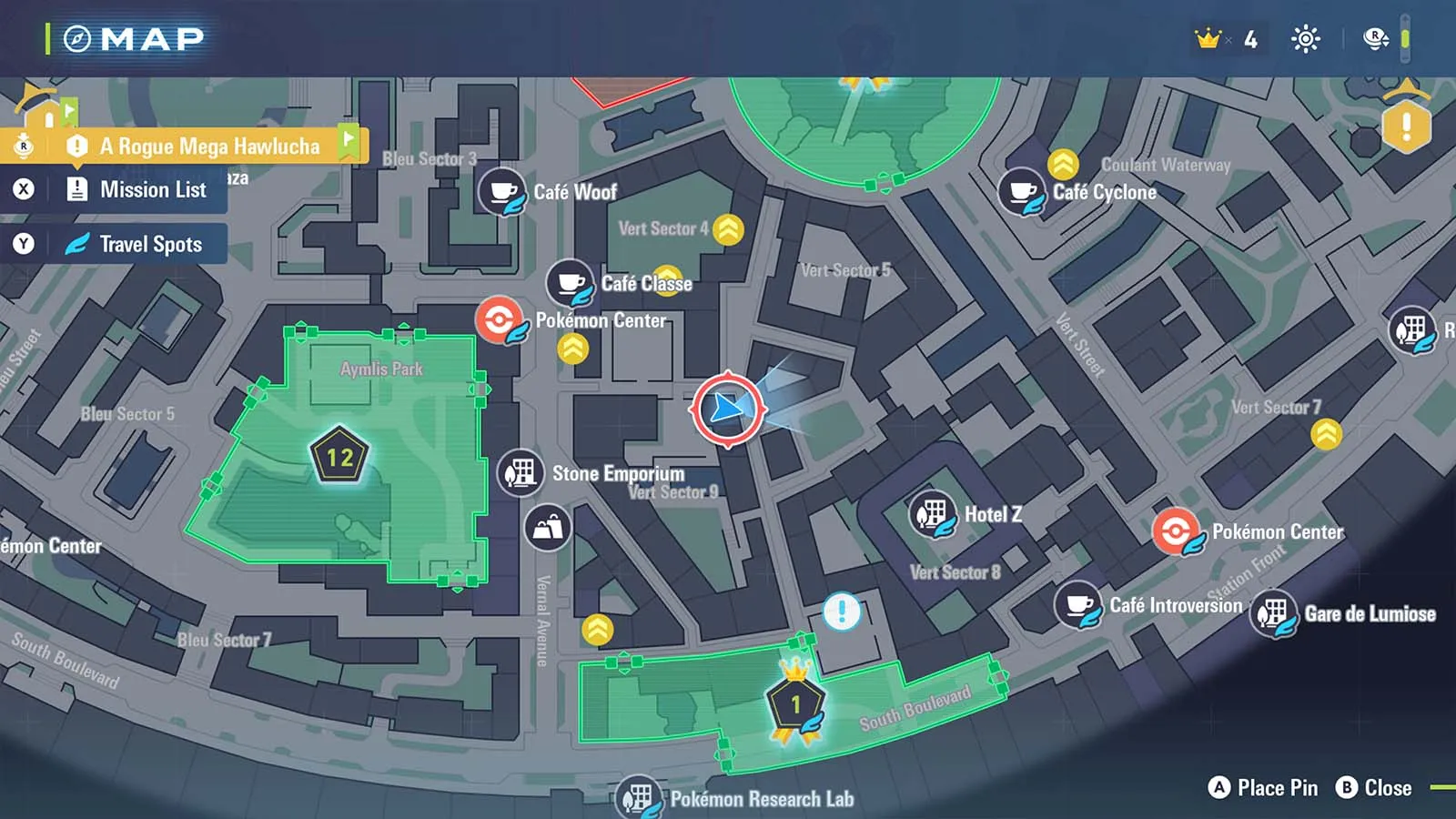The width and height of the screenshot is (1456, 819).
Task: Pick the Hotel Z map icon
Action: pos(933,514)
